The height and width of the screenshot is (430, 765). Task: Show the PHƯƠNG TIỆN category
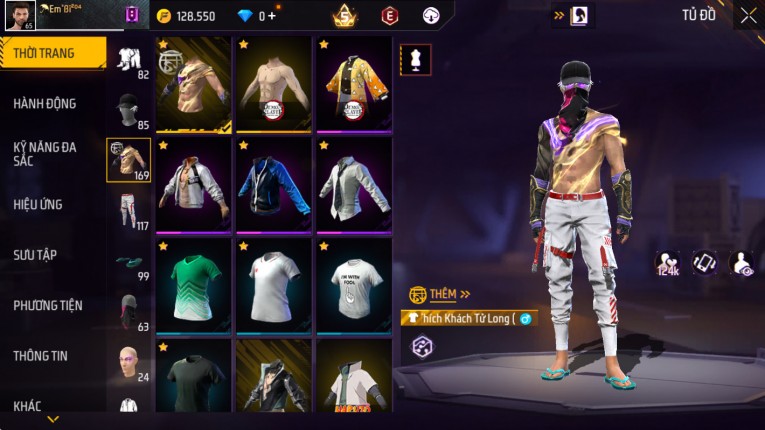click(48, 305)
